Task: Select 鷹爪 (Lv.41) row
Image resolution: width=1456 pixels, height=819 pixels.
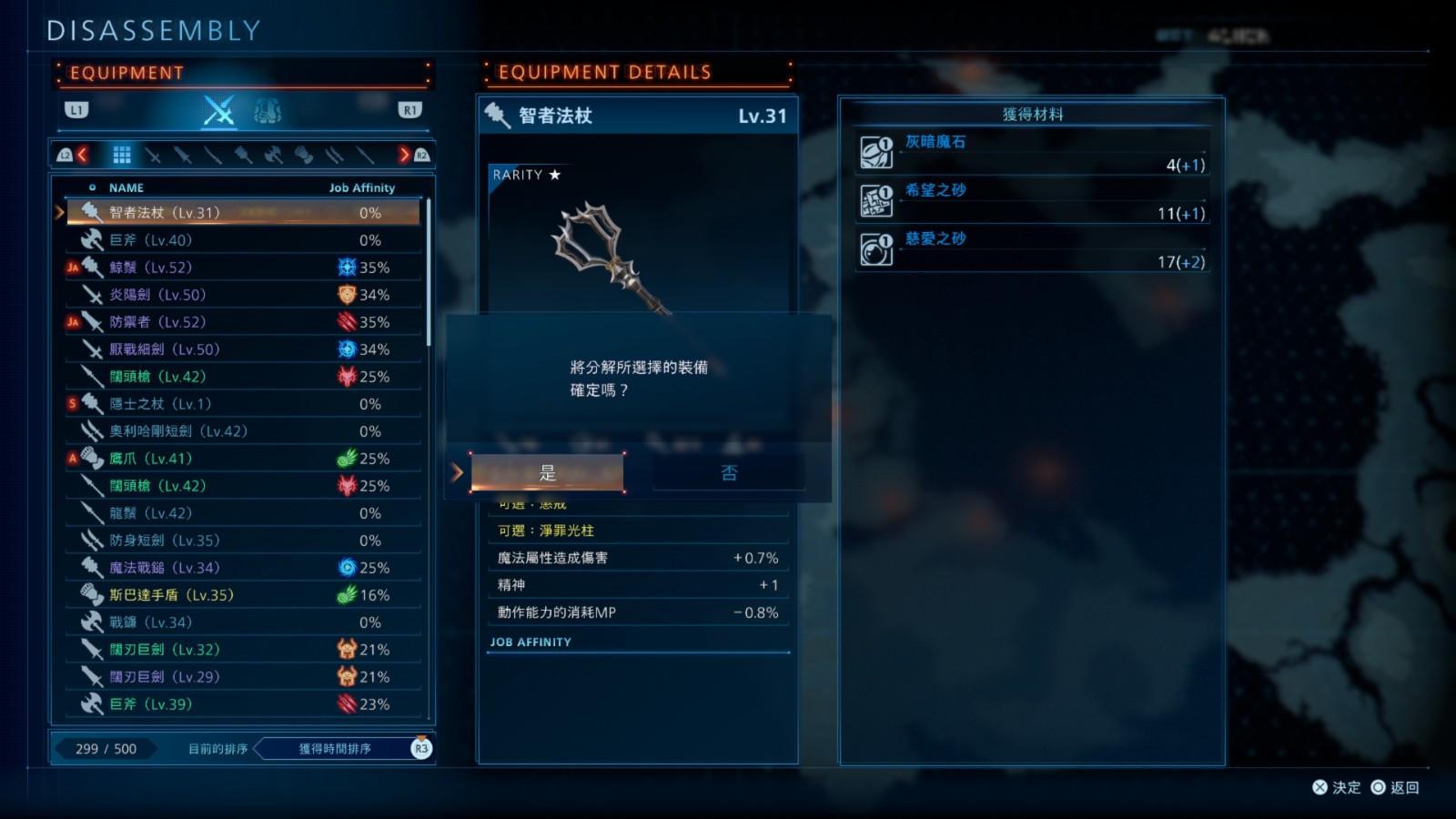Action: click(x=241, y=459)
